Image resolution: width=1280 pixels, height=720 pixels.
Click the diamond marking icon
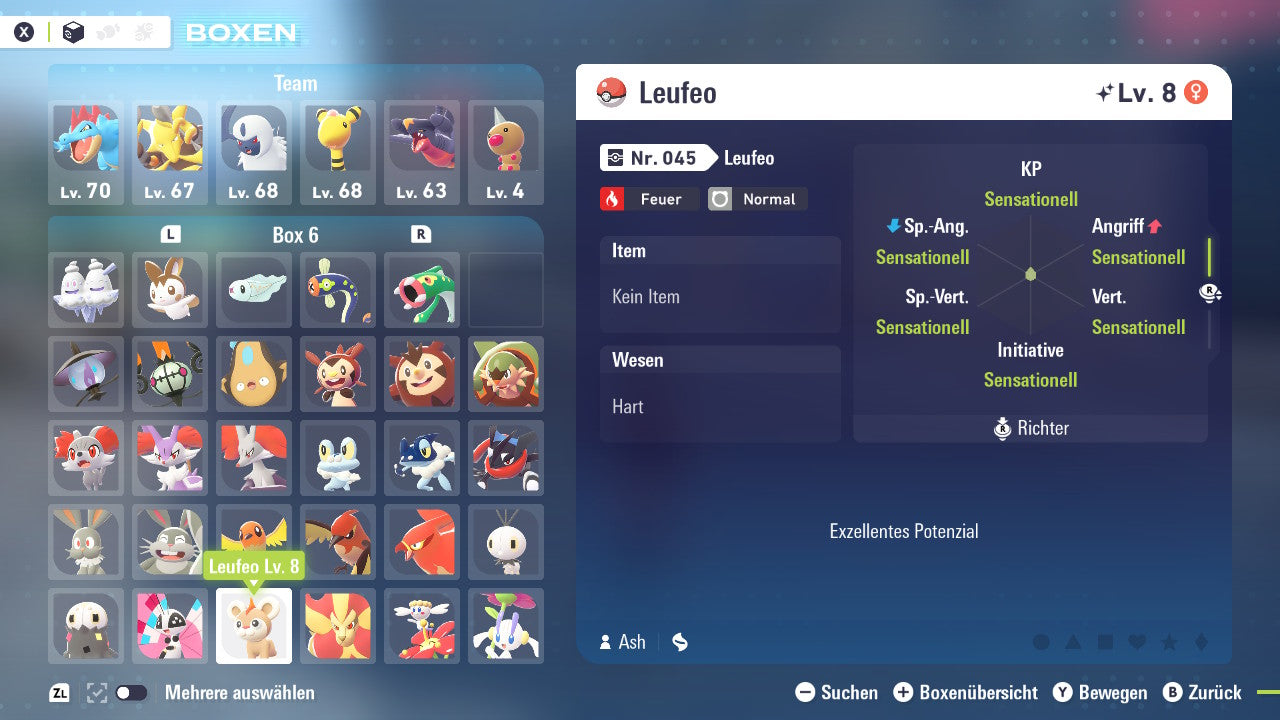click(x=1200, y=642)
